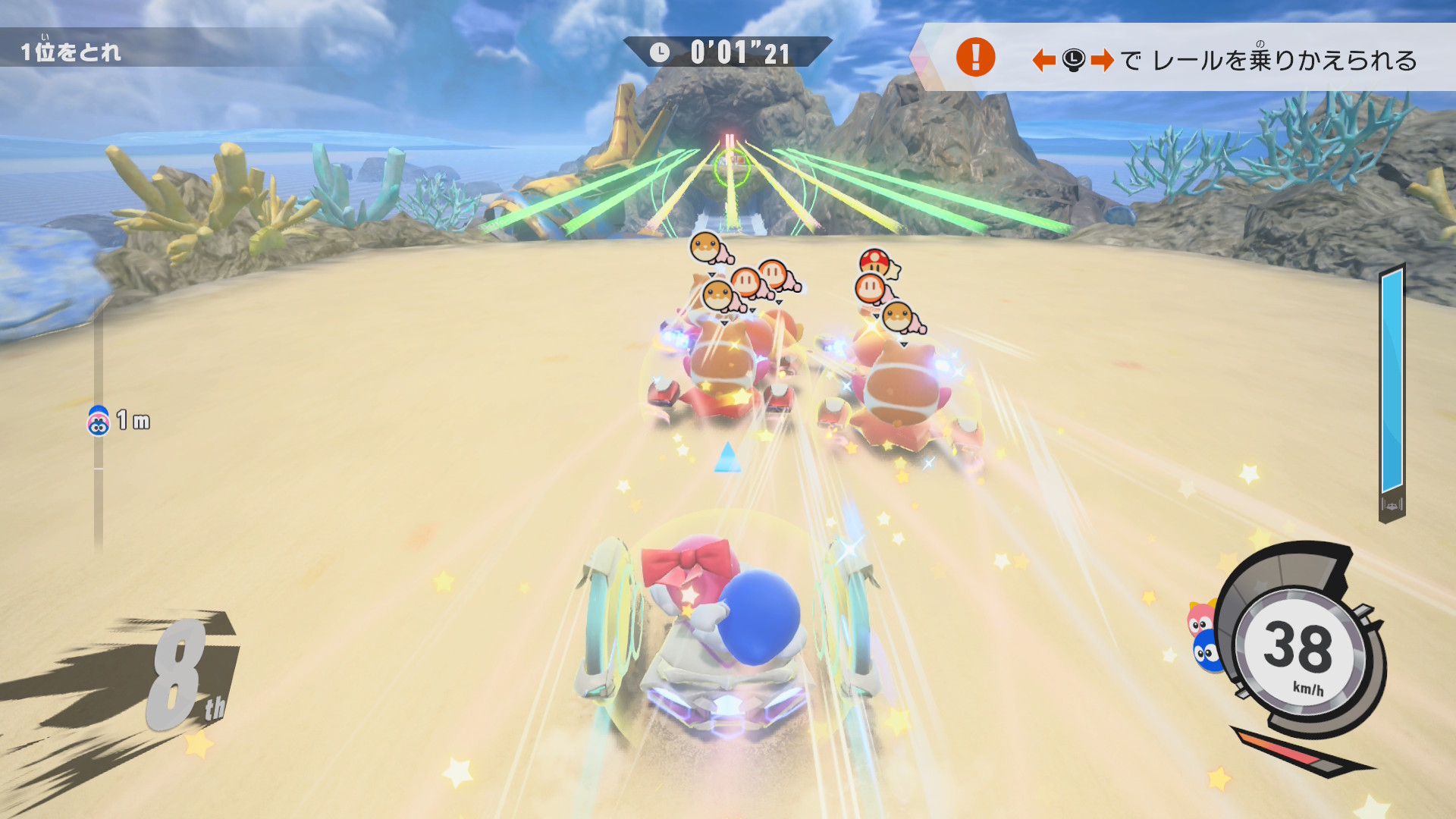Click the player marker on the progress track
The height and width of the screenshot is (819, 1456).
coord(99,422)
